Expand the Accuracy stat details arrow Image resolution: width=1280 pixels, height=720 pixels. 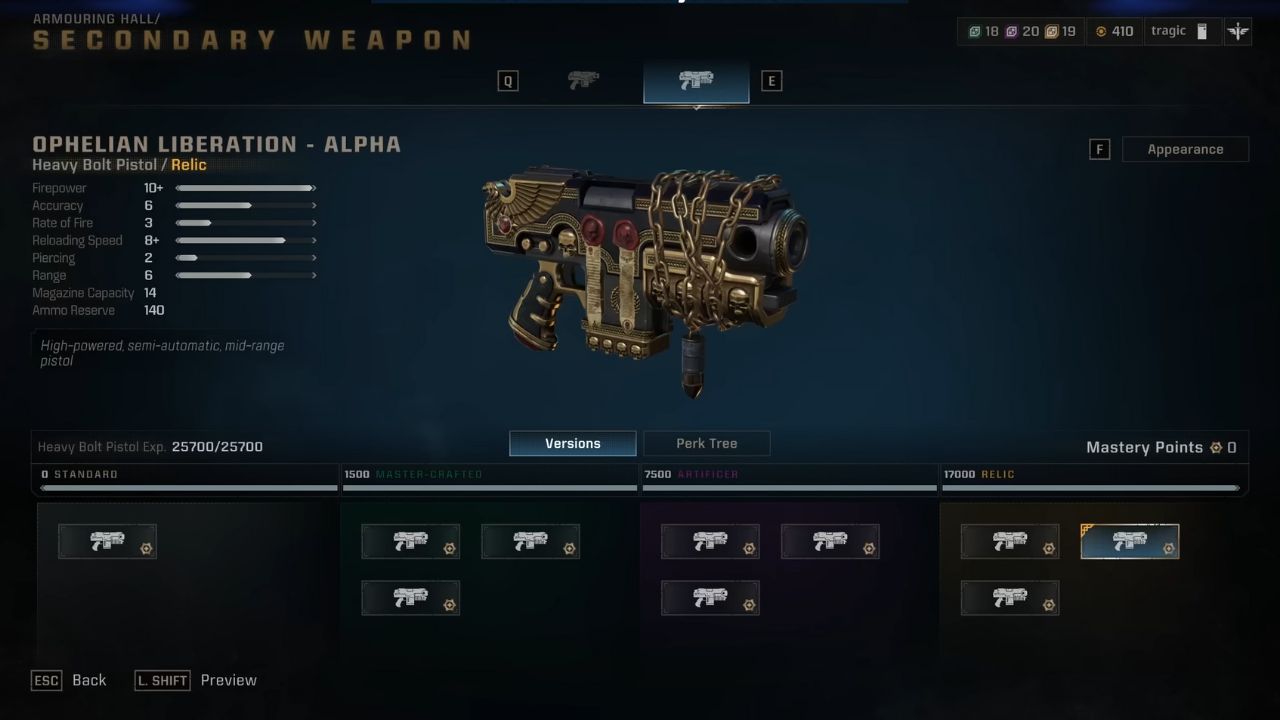[313, 205]
